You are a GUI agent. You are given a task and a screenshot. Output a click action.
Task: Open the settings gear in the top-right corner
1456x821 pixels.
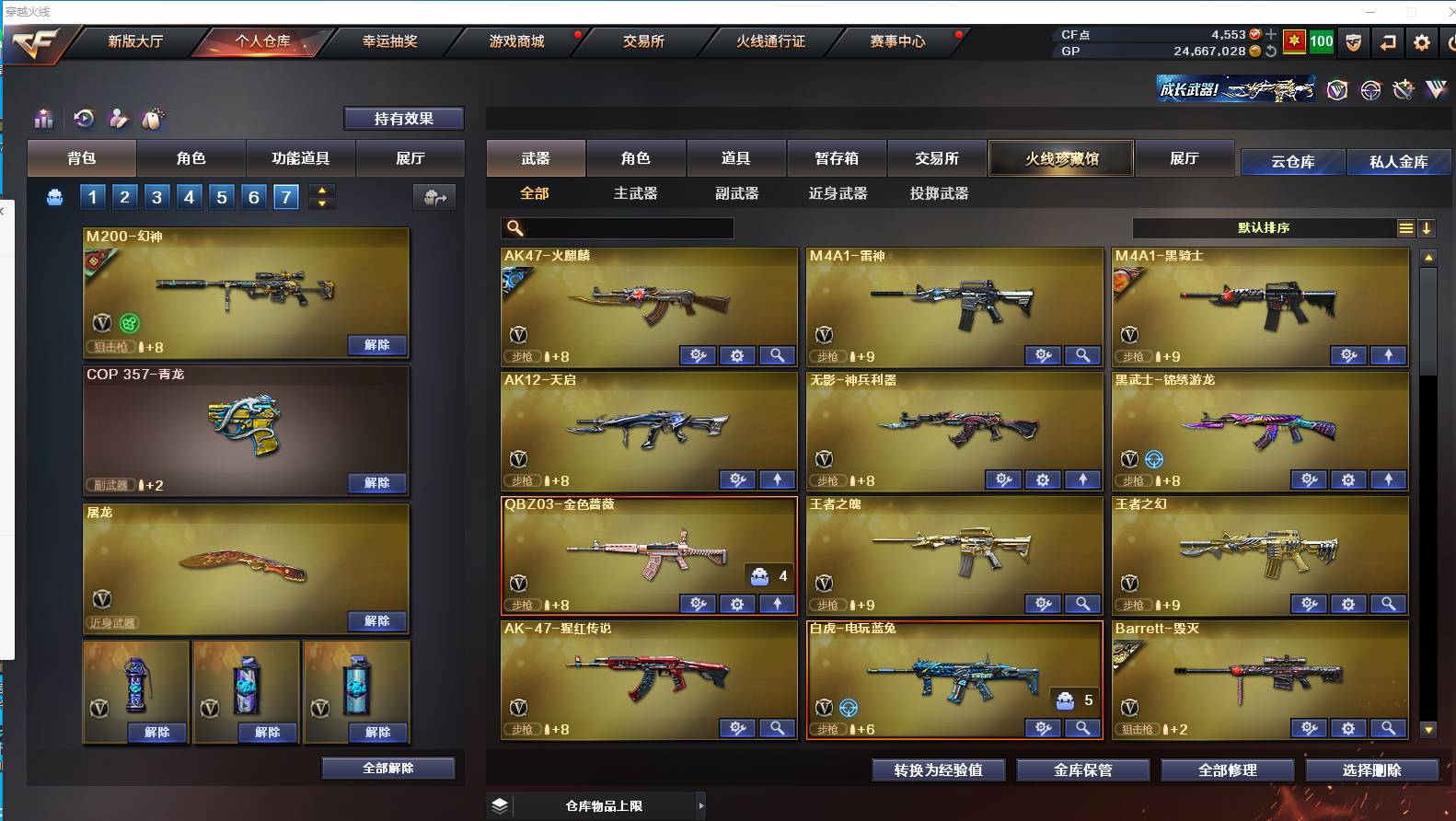point(1421,41)
